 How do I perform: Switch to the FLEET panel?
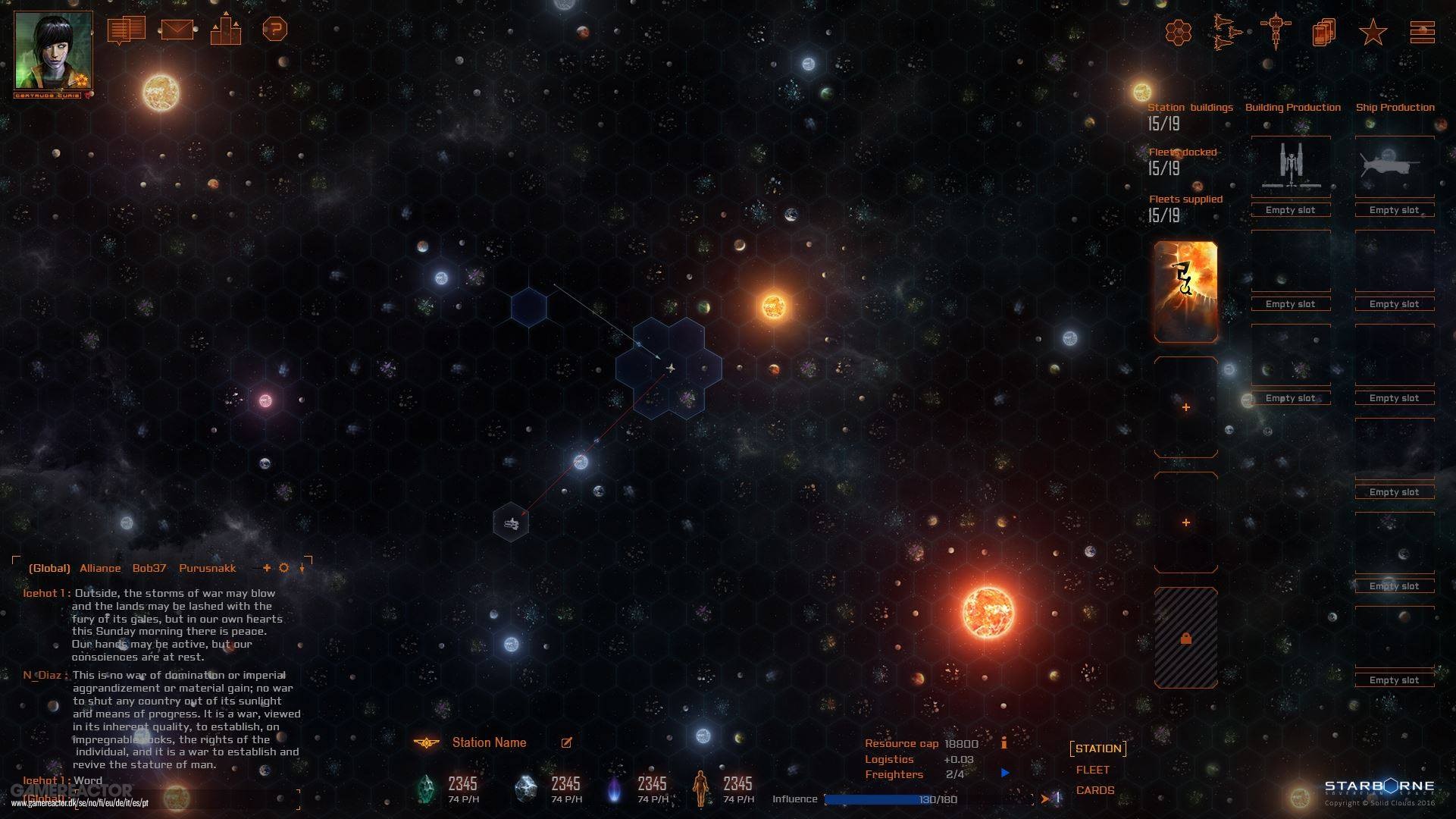[1093, 769]
